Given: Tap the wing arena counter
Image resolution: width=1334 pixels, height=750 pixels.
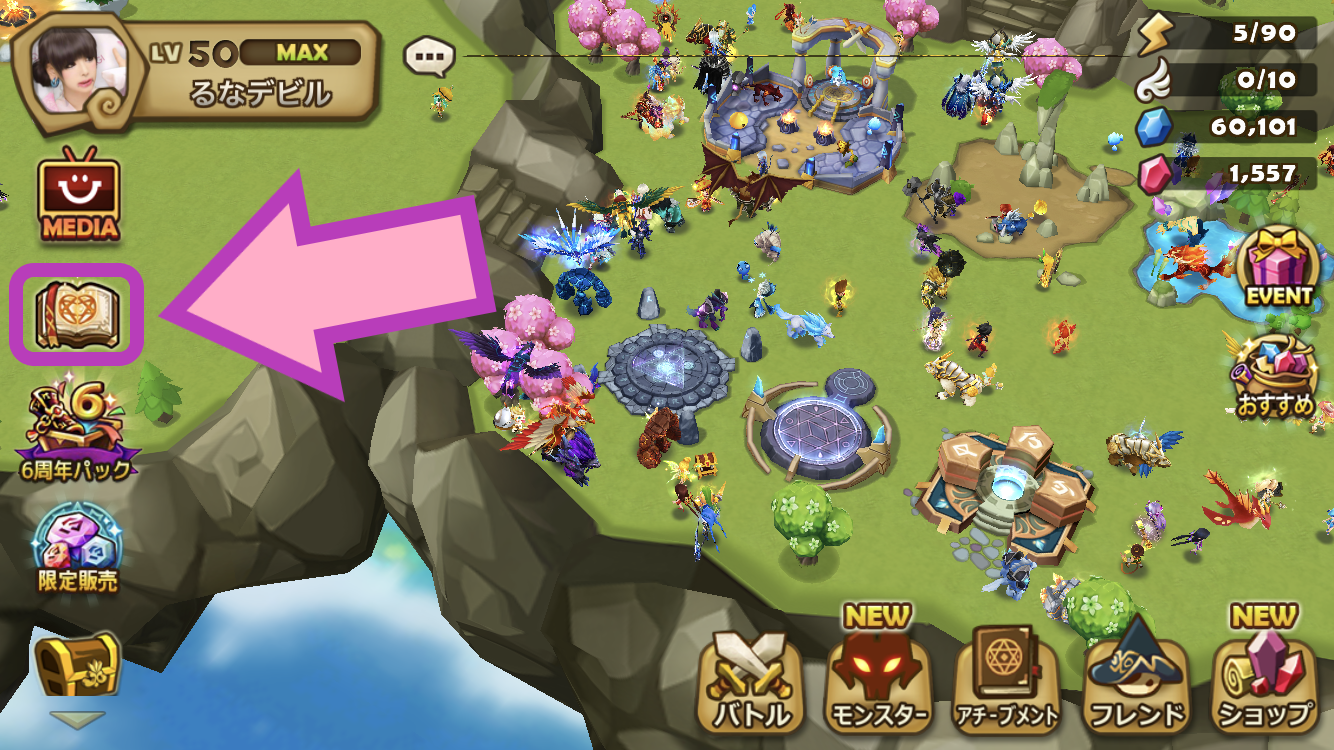Looking at the screenshot, I should coord(1232,80).
